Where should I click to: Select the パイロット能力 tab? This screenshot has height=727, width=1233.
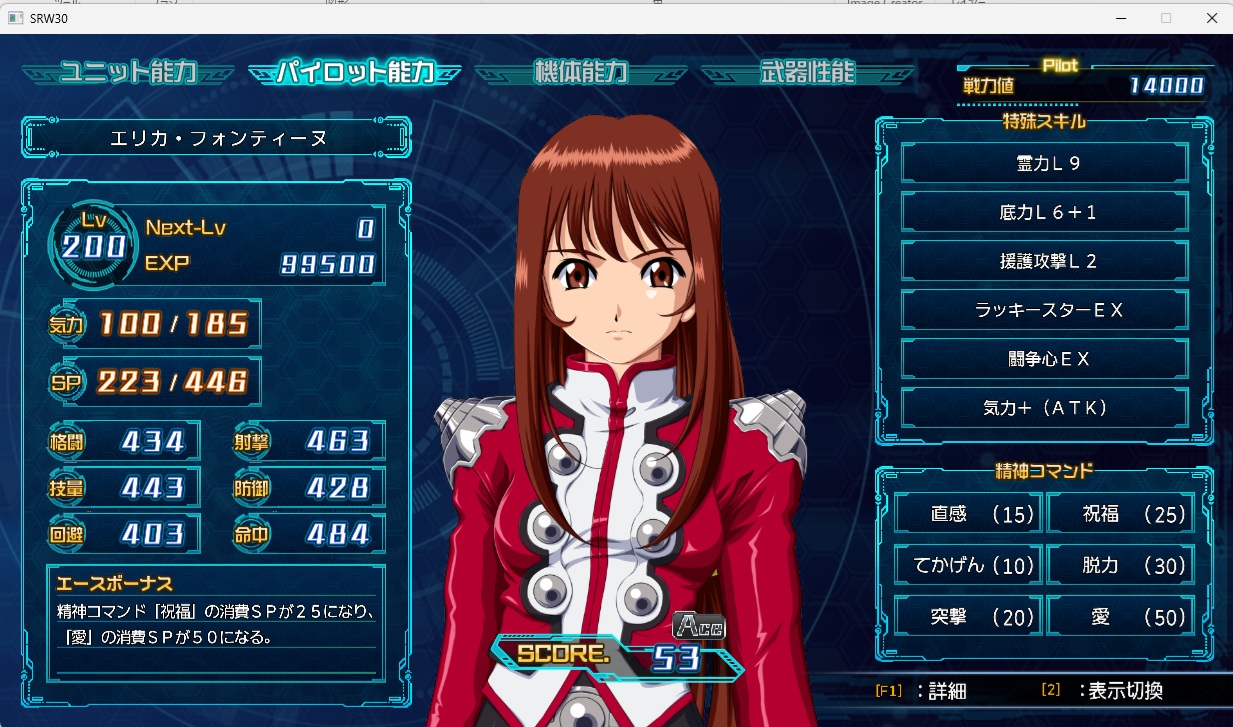click(355, 72)
